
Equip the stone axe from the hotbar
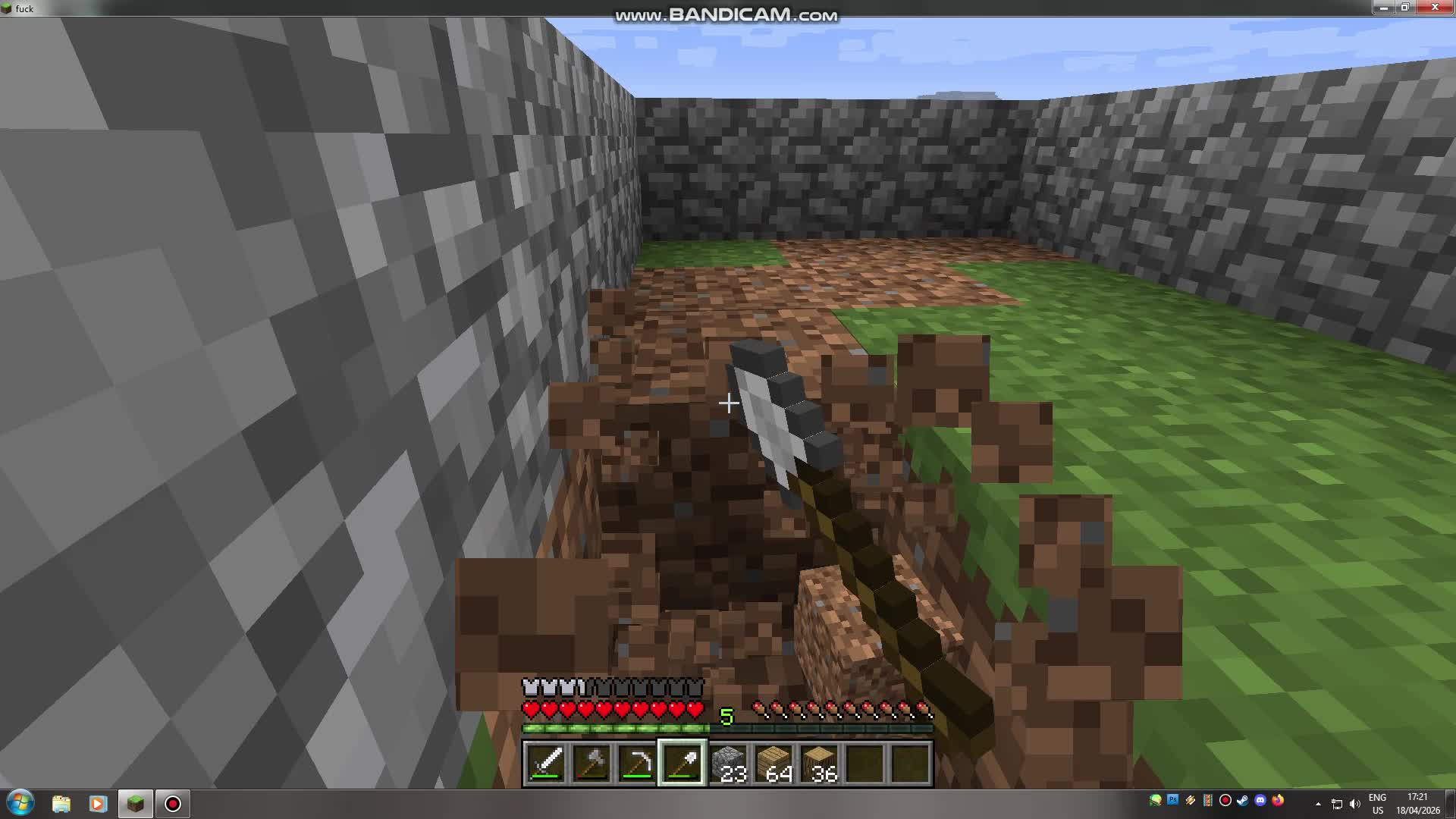click(x=591, y=761)
